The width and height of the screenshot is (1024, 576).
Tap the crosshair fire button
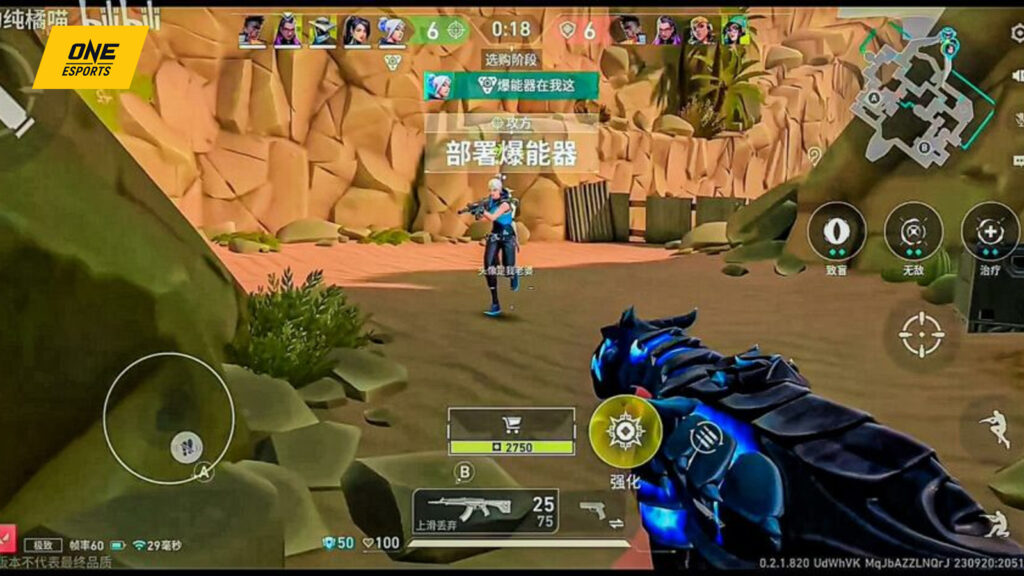(x=921, y=334)
